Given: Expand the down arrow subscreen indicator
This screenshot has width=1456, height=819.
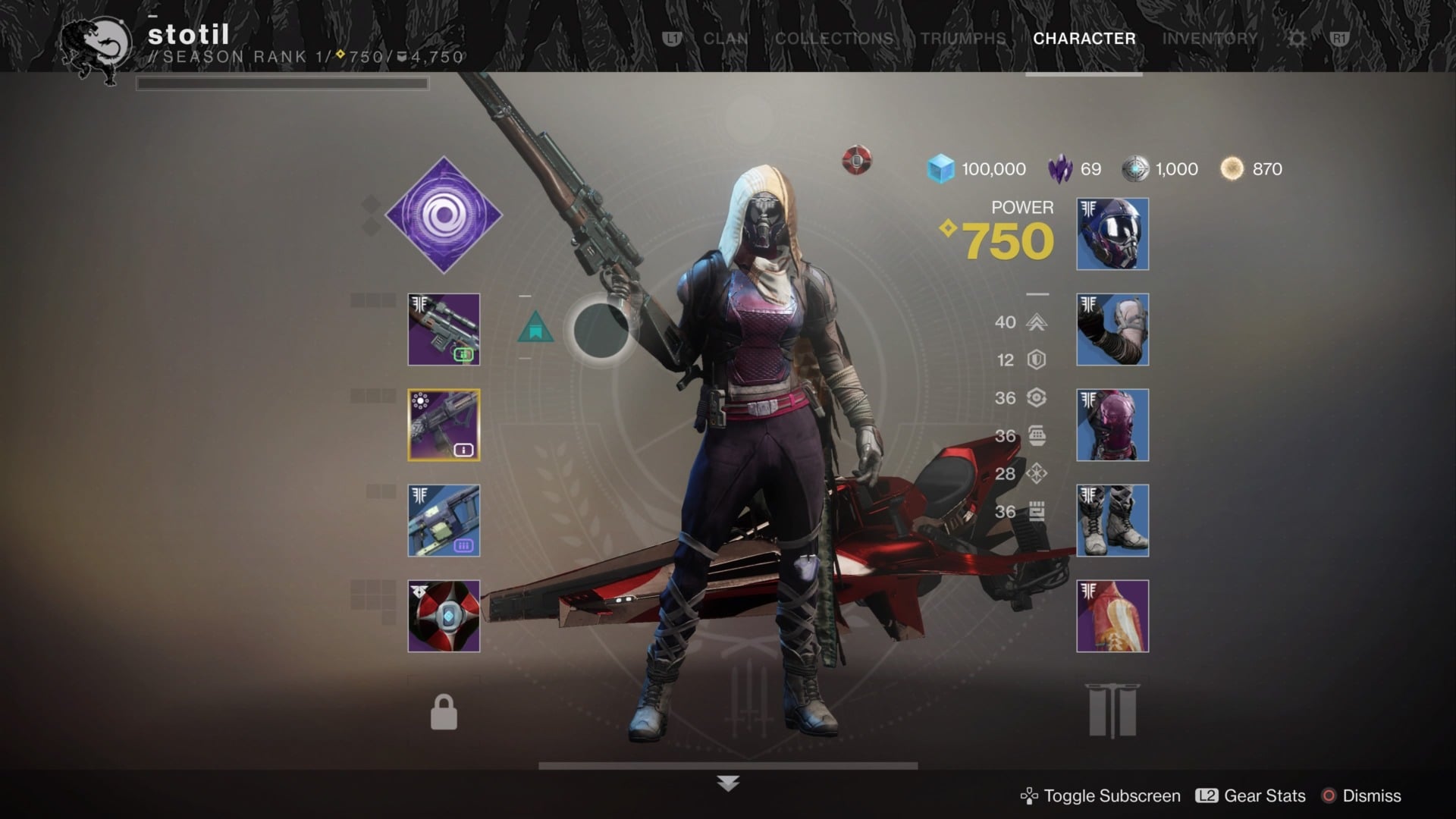Looking at the screenshot, I should (x=728, y=783).
